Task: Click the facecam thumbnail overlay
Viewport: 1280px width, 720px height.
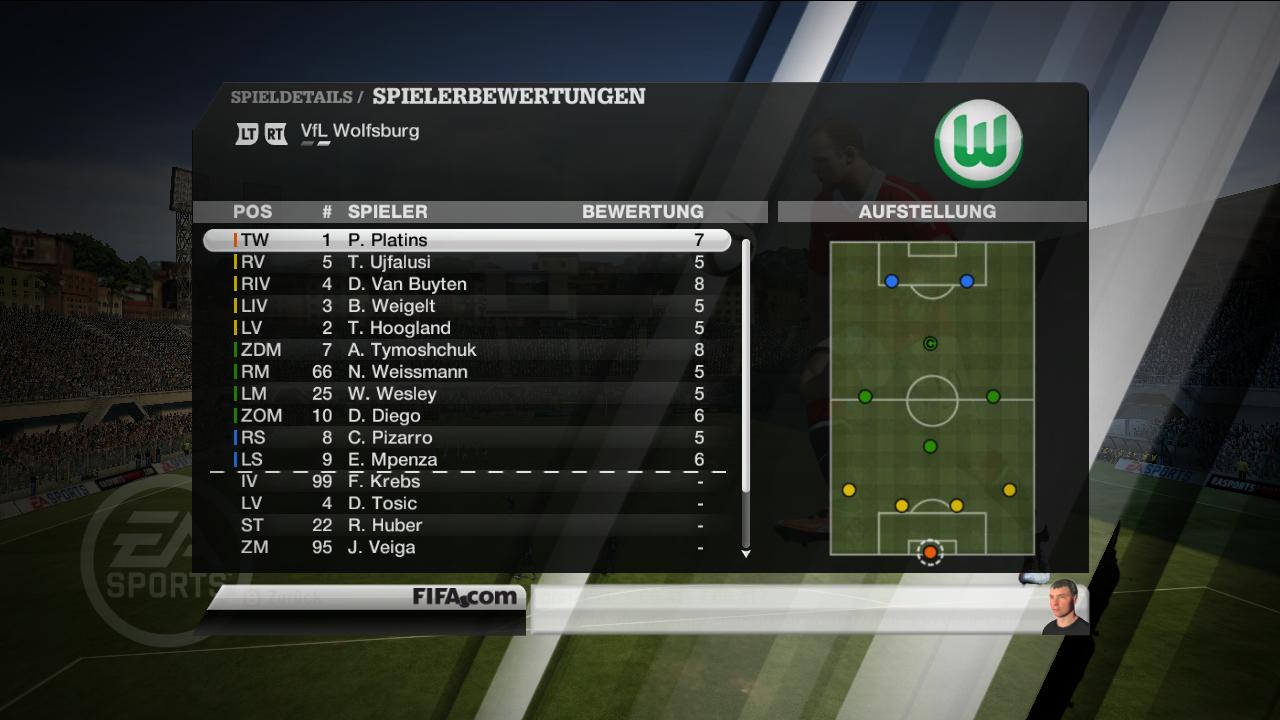Action: coord(1064,606)
